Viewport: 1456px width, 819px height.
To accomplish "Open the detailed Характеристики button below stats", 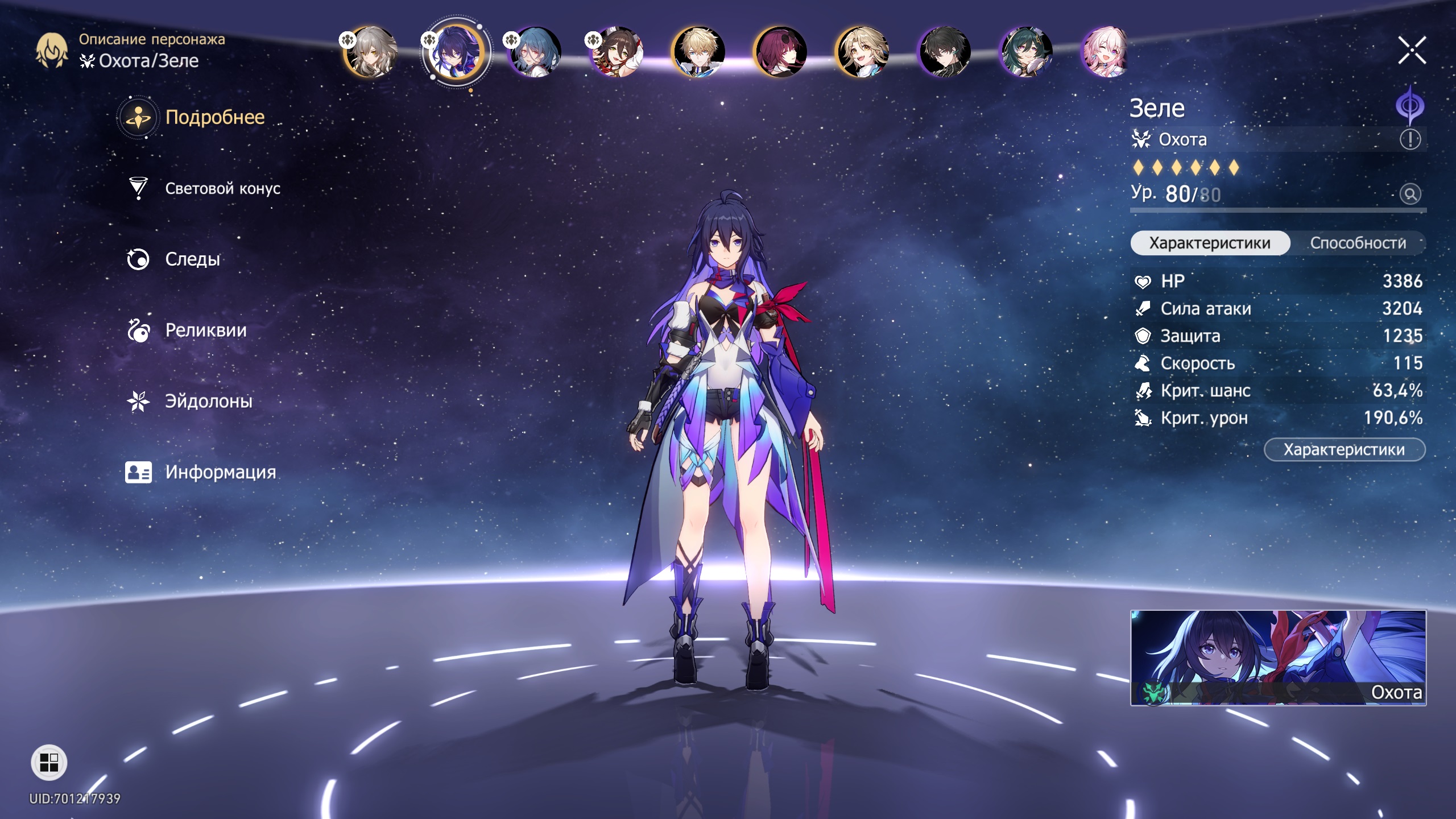I will (1344, 450).
